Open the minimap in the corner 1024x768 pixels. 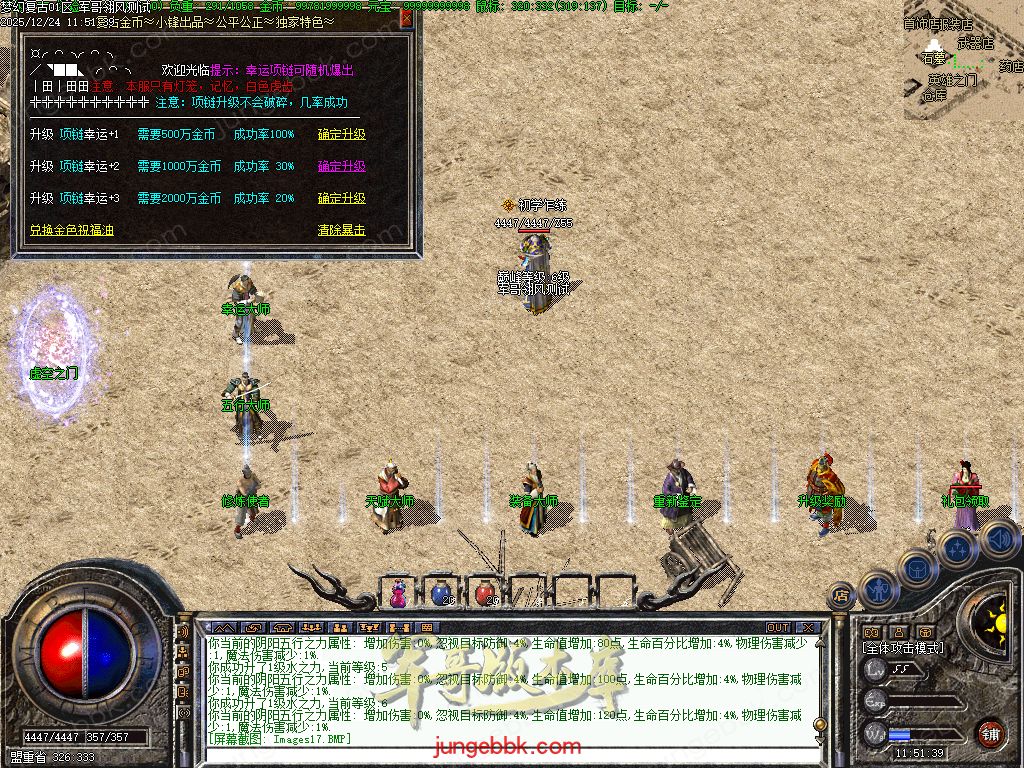click(x=963, y=60)
